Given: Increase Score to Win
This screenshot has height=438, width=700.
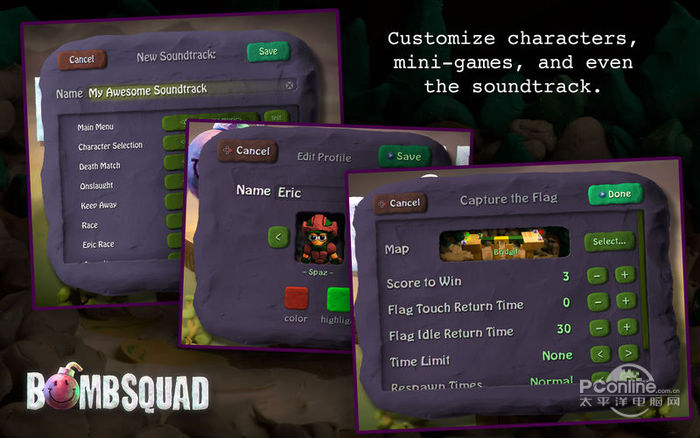Looking at the screenshot, I should (625, 275).
